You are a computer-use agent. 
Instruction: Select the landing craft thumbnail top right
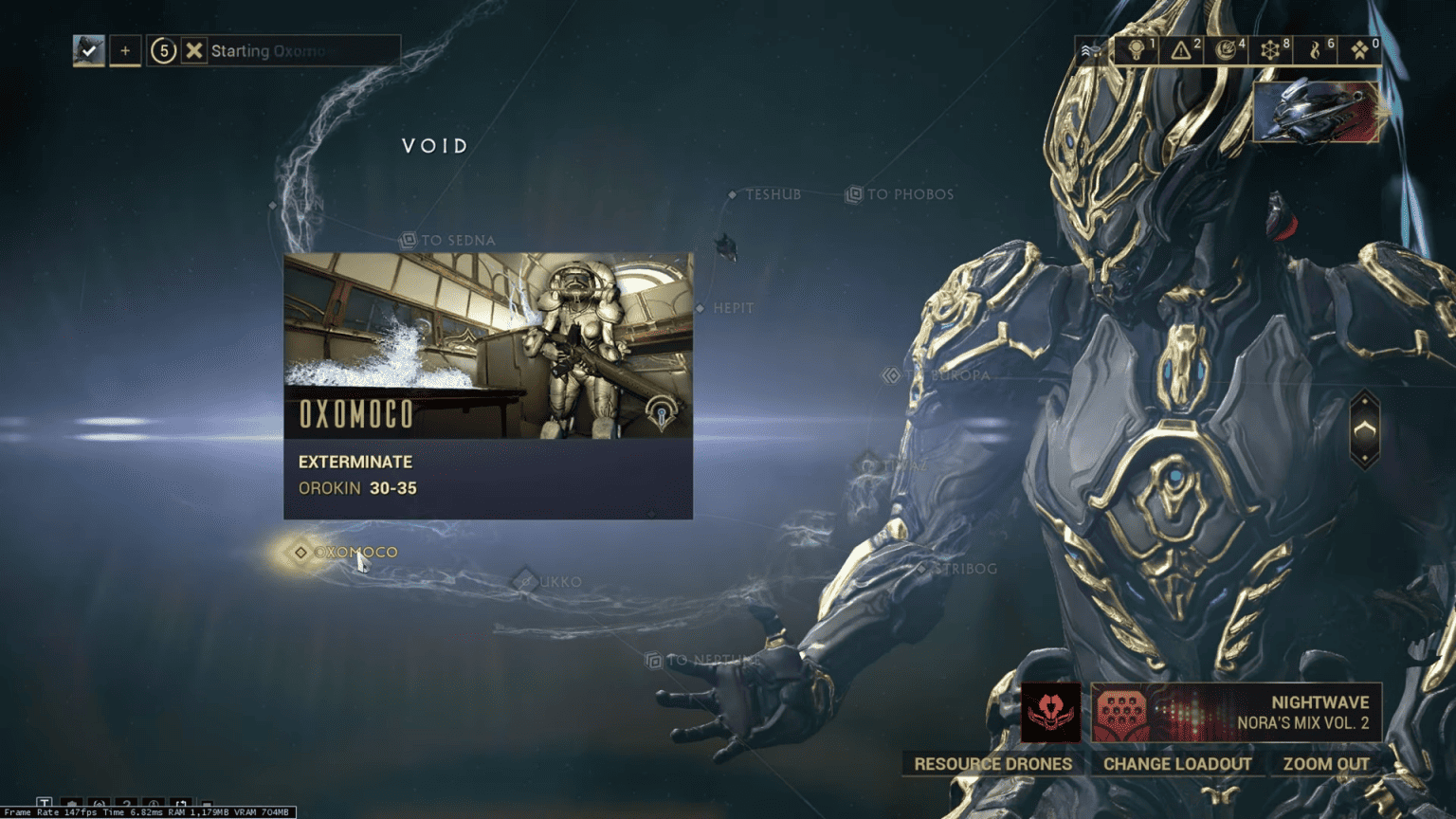1316,113
